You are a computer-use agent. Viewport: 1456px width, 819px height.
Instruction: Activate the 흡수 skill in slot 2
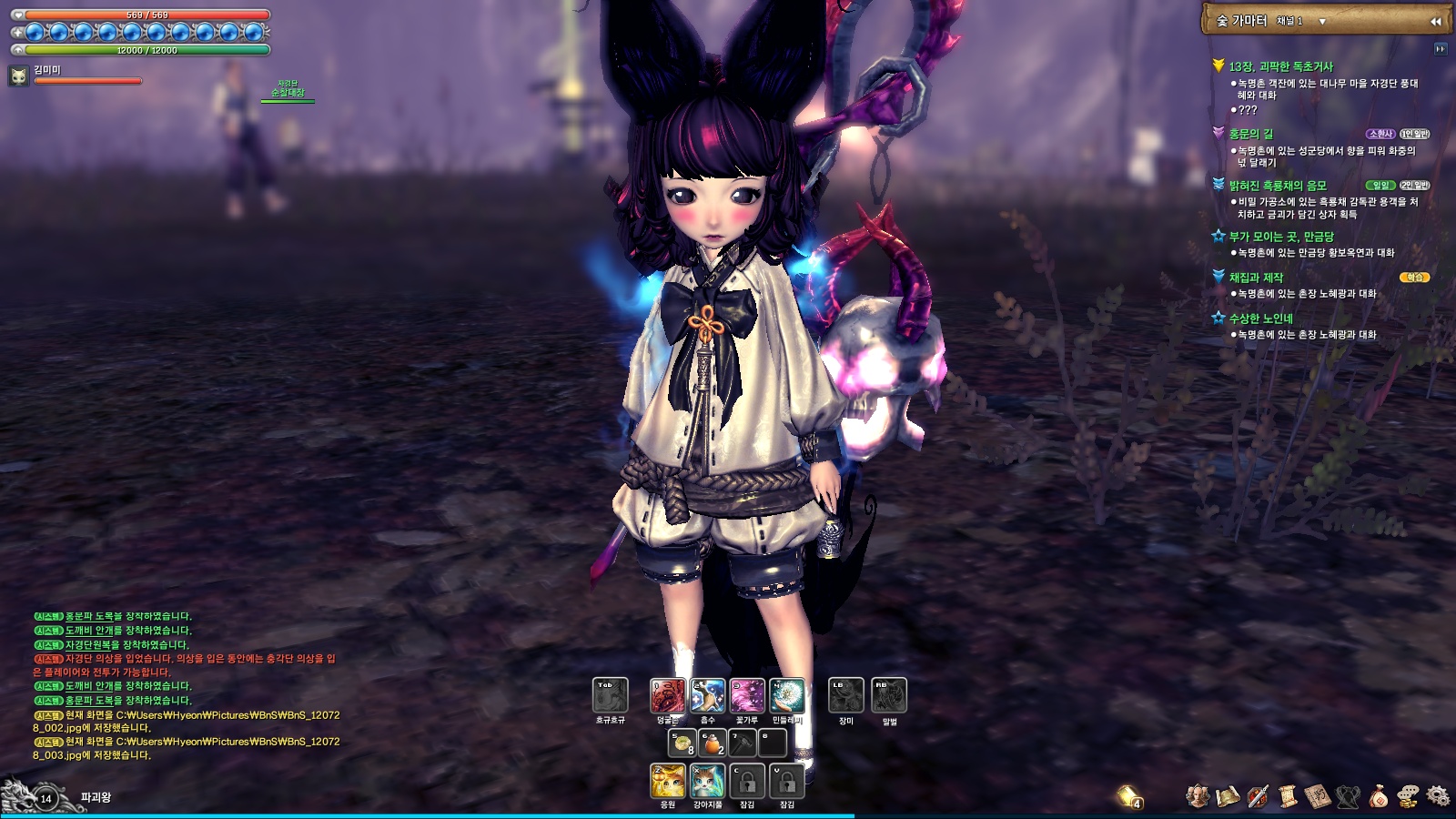tap(706, 695)
